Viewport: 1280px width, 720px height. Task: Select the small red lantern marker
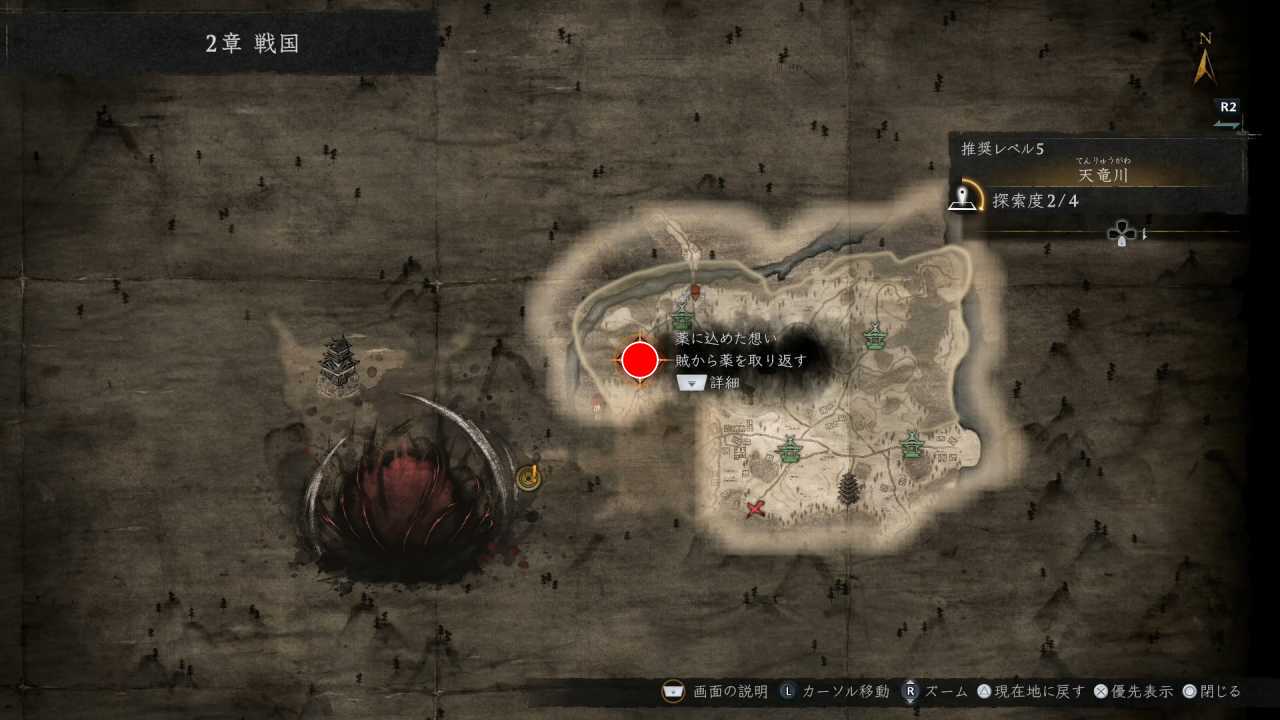pos(695,290)
